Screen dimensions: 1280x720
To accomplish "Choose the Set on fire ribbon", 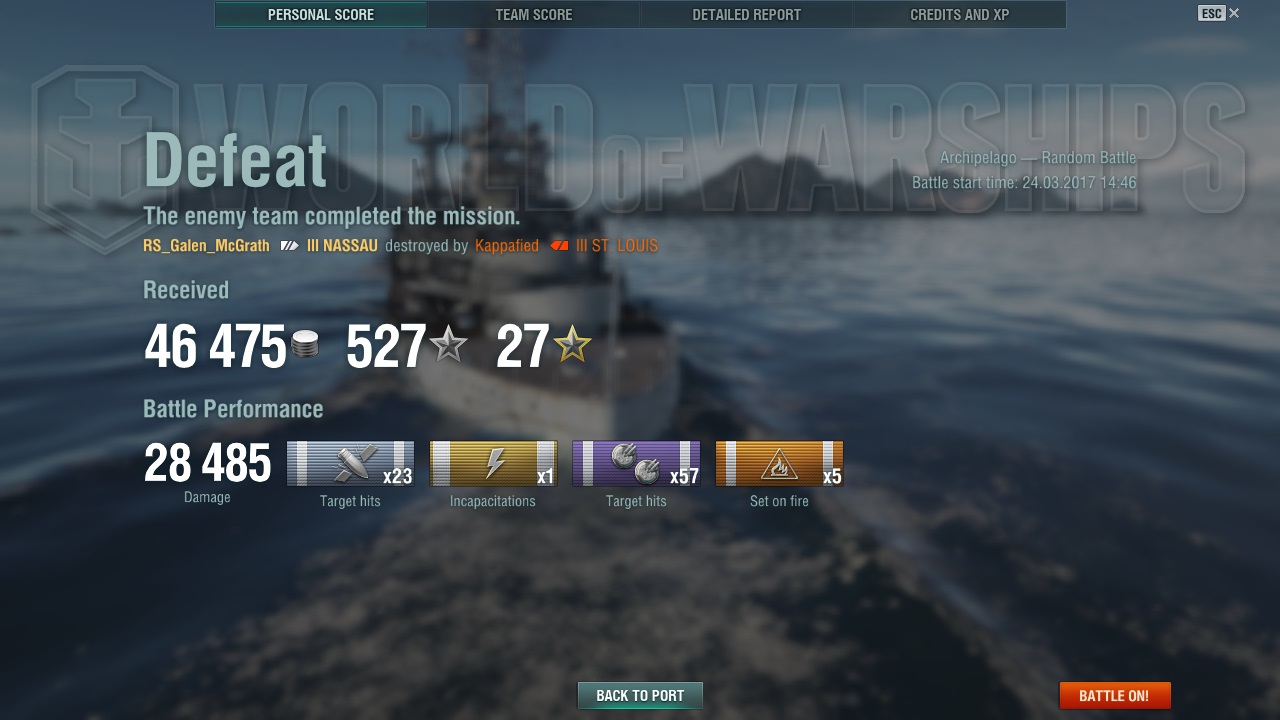I will click(x=779, y=464).
